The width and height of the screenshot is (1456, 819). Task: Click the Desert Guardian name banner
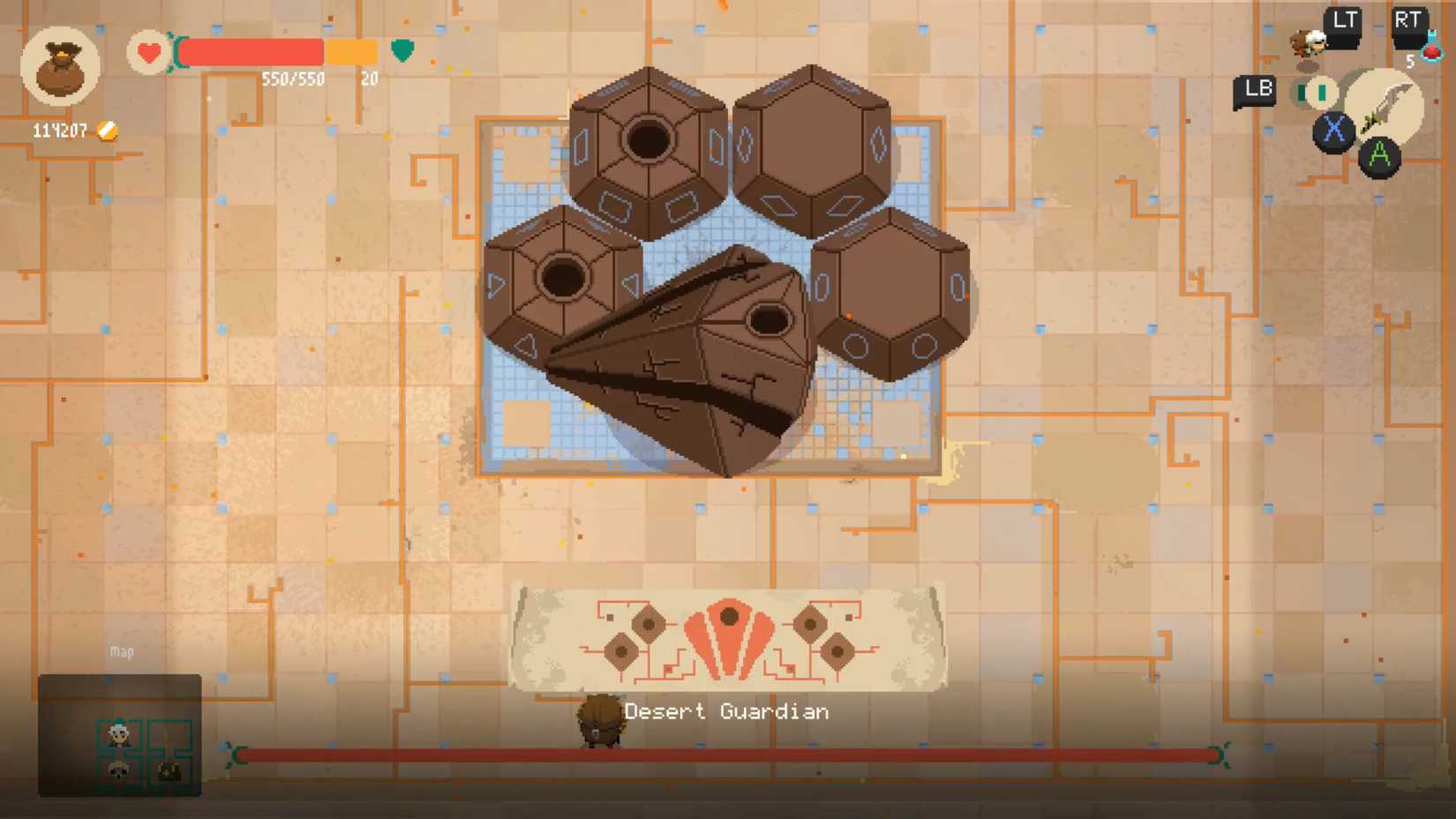727,710
